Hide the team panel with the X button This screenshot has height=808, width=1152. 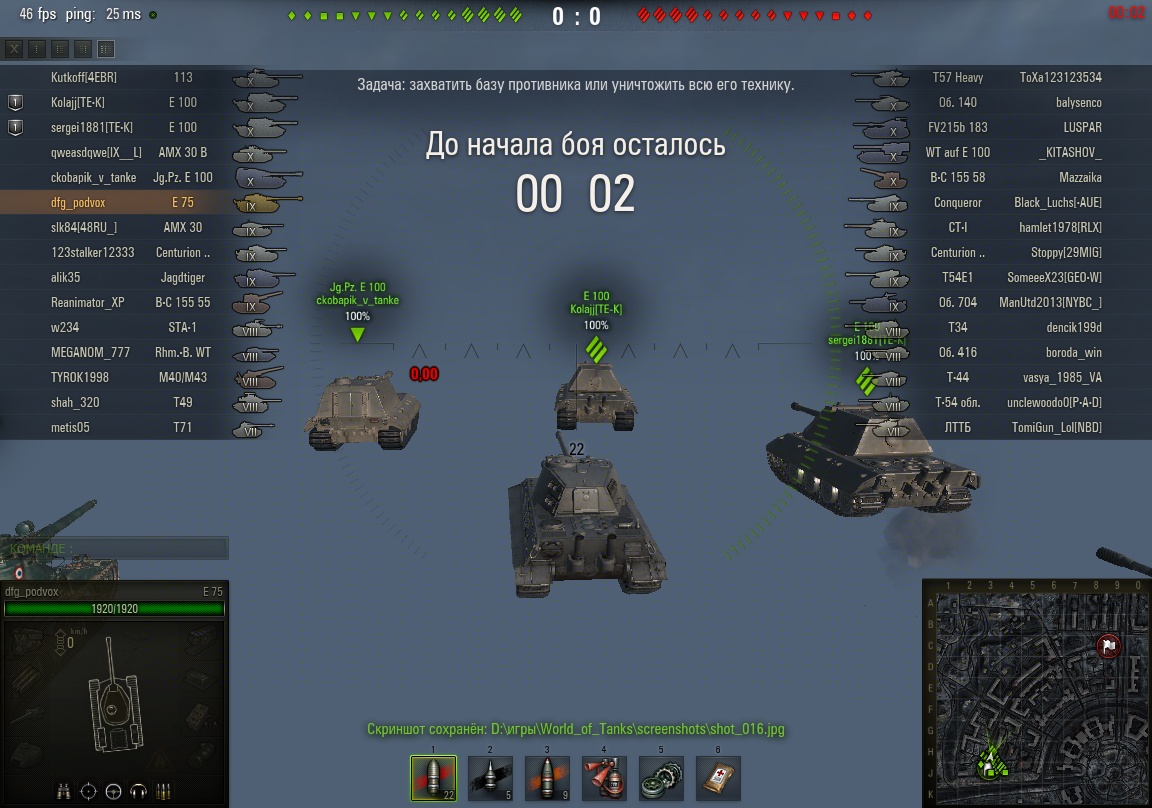(14, 49)
